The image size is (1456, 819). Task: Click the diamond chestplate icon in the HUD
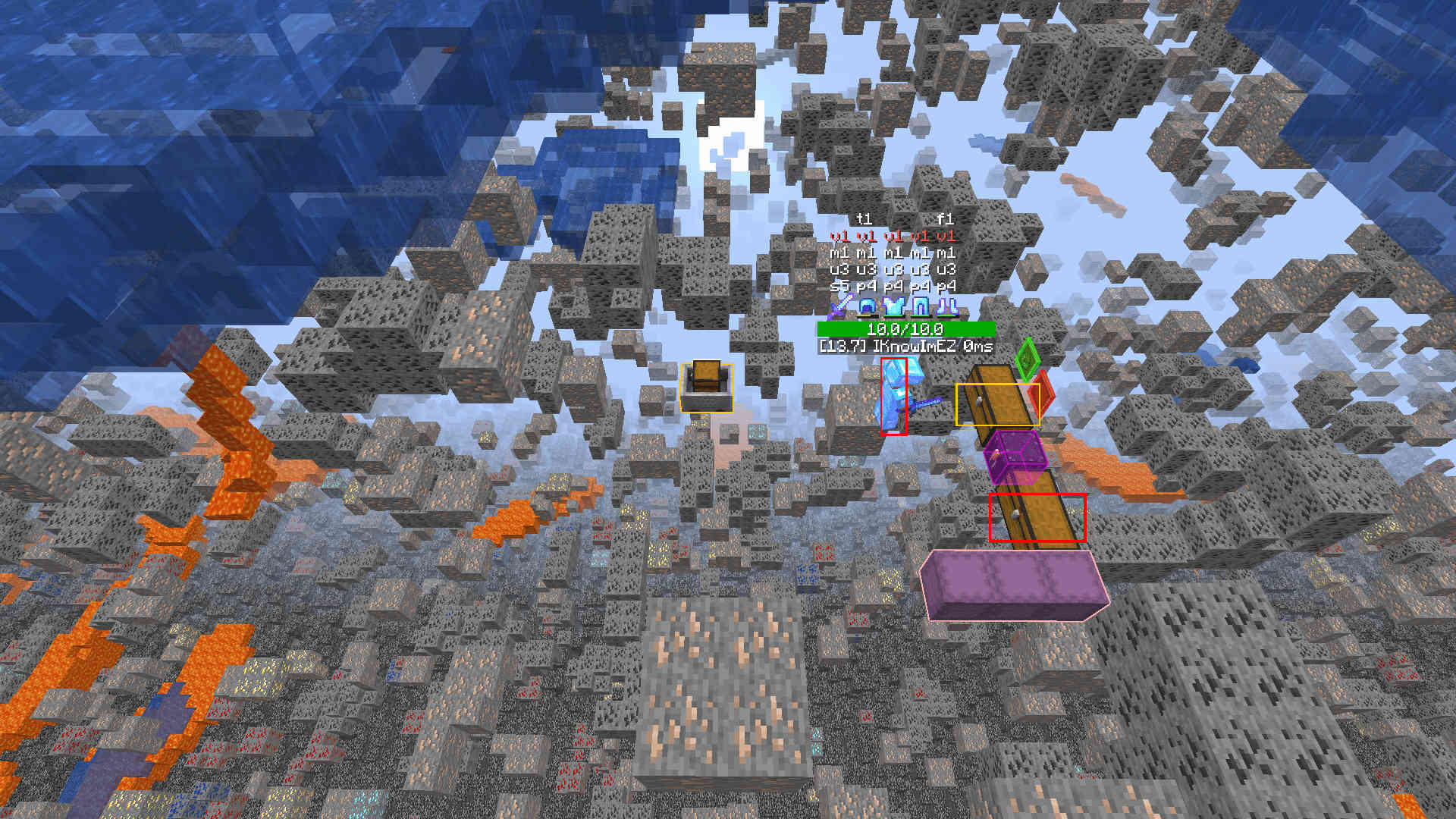893,306
